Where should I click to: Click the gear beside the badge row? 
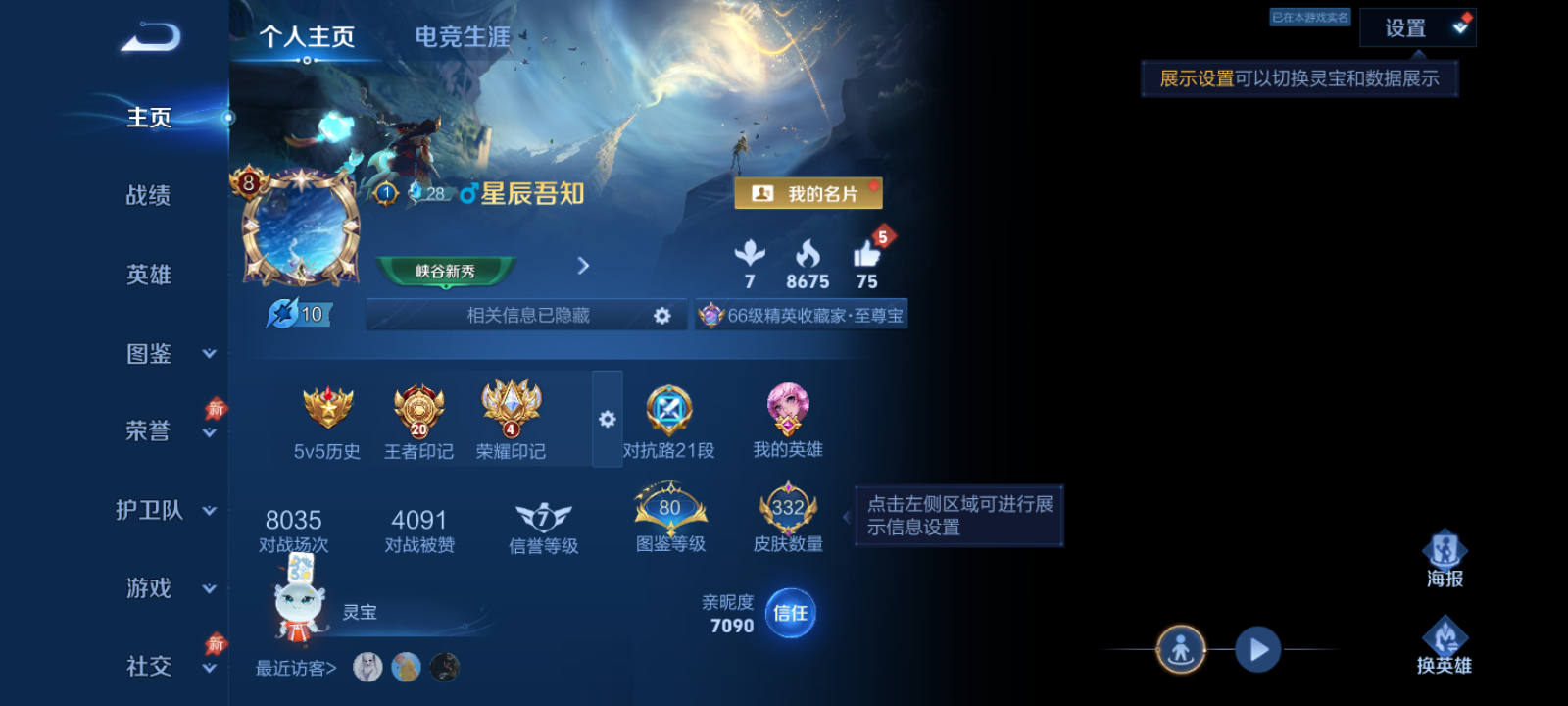pyautogui.click(x=607, y=419)
